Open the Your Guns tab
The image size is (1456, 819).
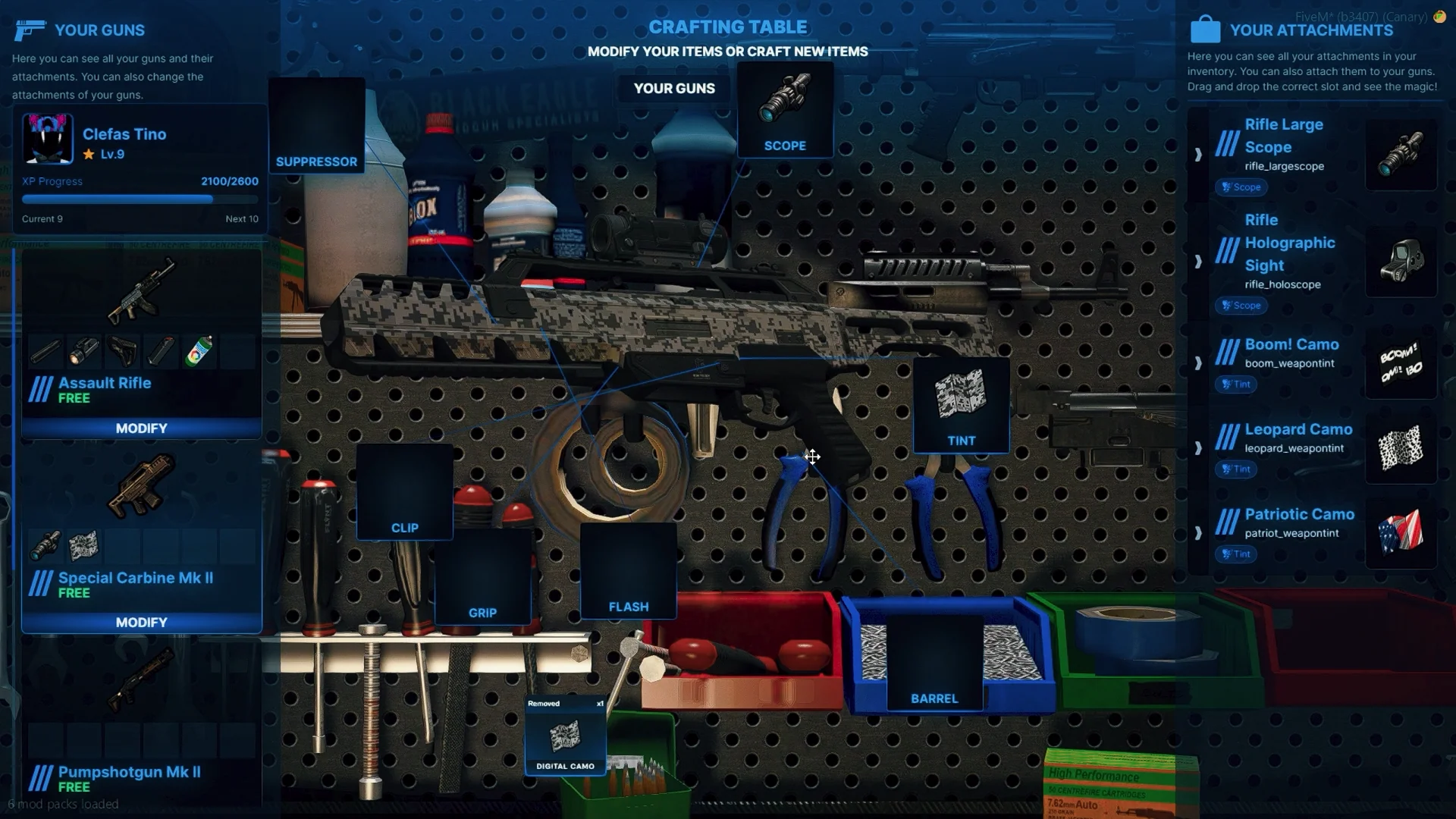(x=674, y=89)
